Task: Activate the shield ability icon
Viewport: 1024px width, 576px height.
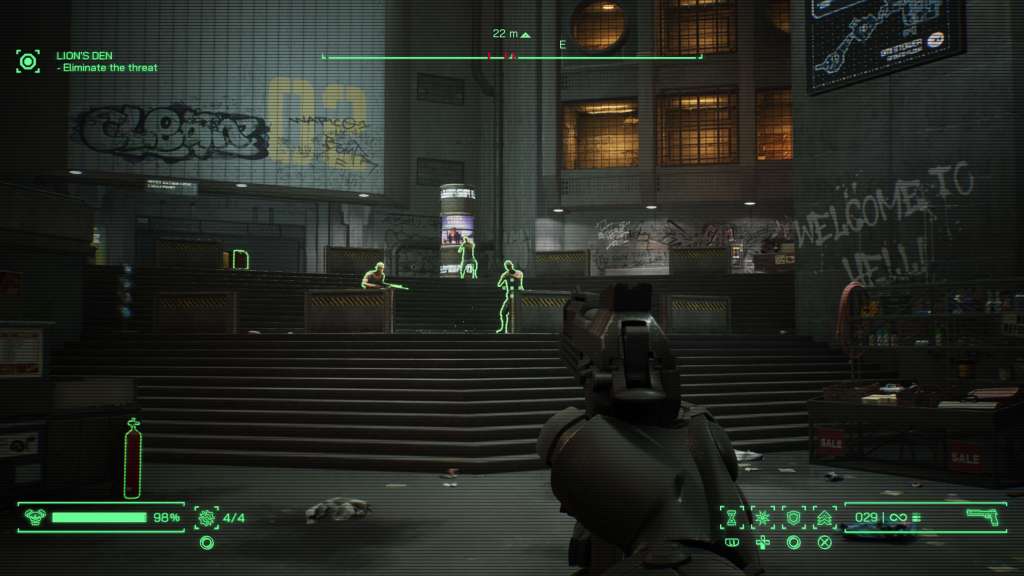Action: click(794, 517)
